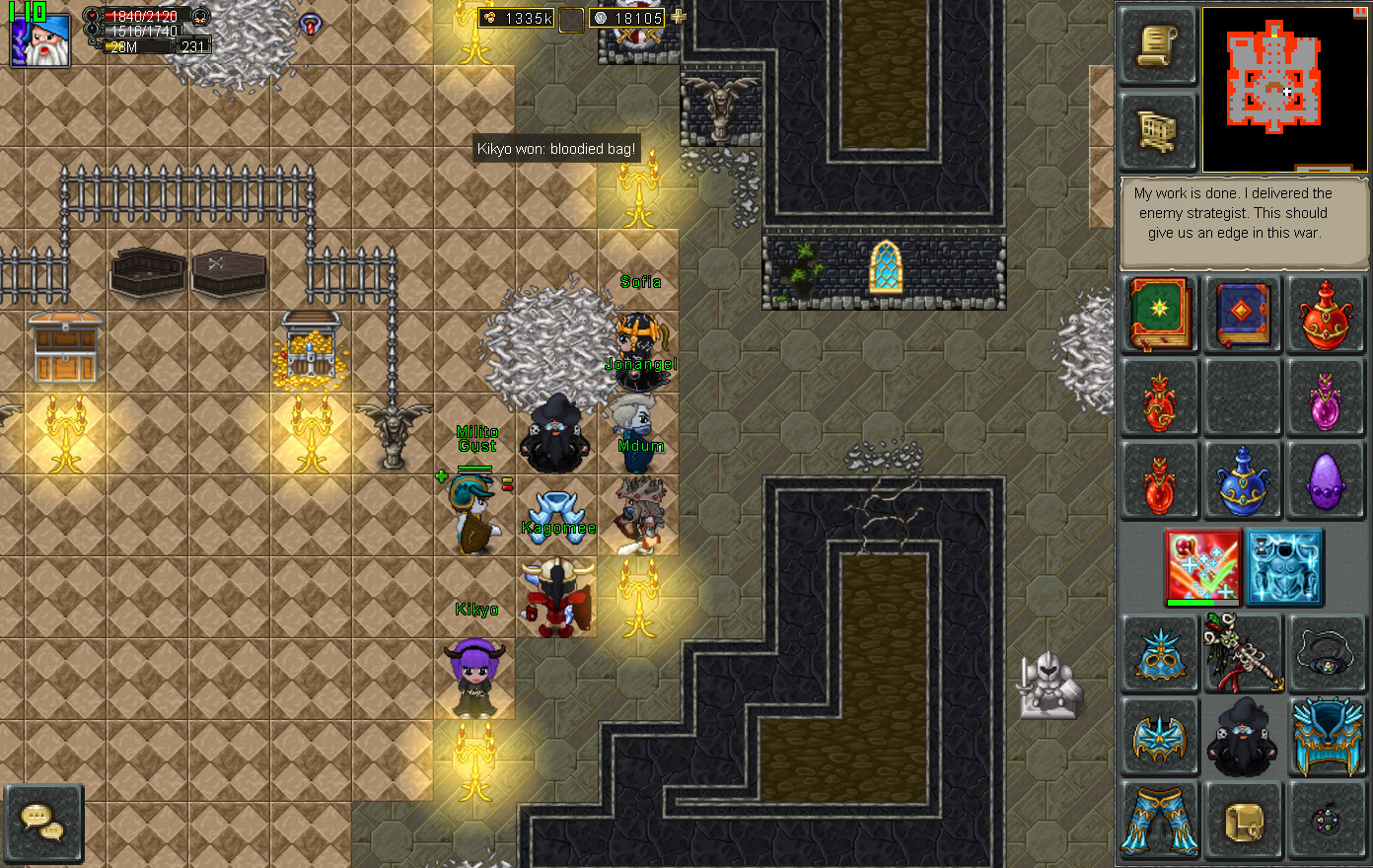This screenshot has height=868, width=1373.
Task: Click the wizard character portrait
Action: point(40,39)
